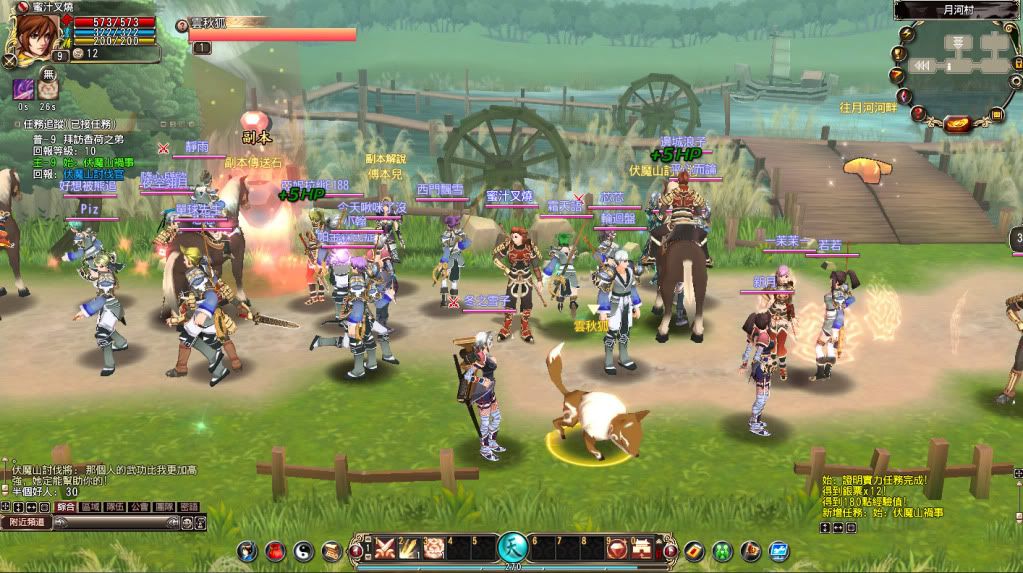Viewport: 1023px width, 573px height.
Task: Switch to the 公會 chat tab
Action: click(x=139, y=507)
